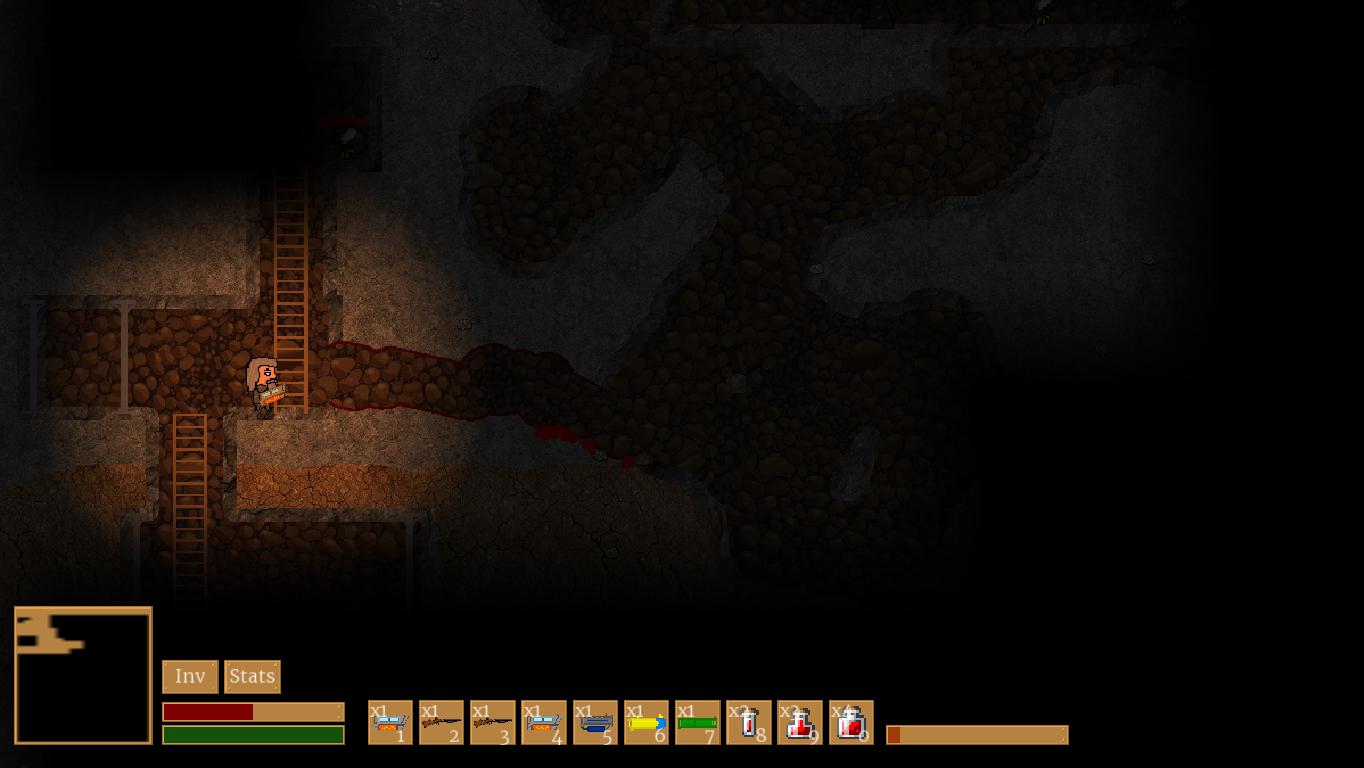This screenshot has width=1364, height=768.
Task: Equip the blue gun in slot 5
Action: (595, 722)
